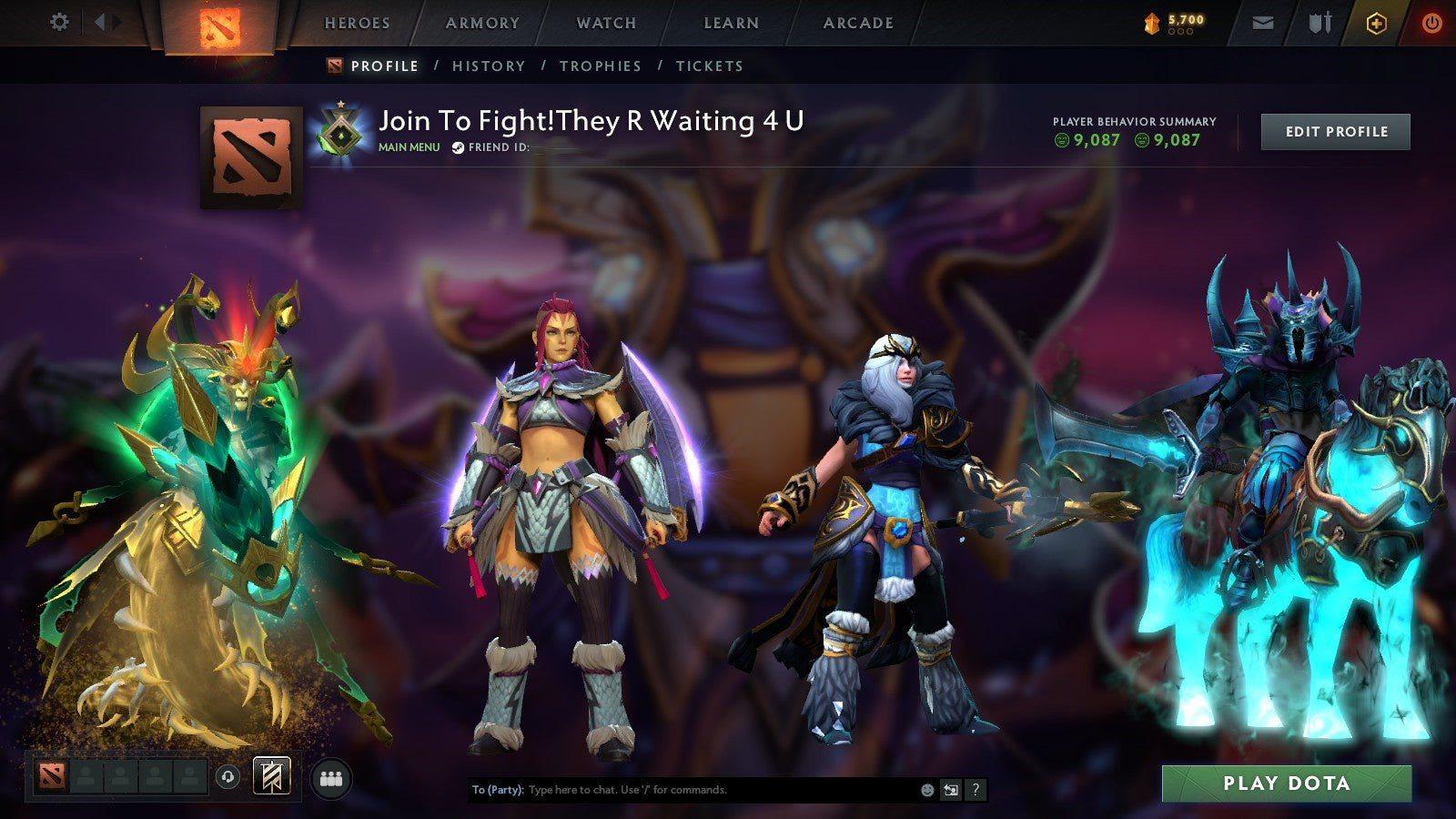Screen dimensions: 1456x819
Task: Pop out the chat window with the arrow icon
Action: click(x=950, y=790)
